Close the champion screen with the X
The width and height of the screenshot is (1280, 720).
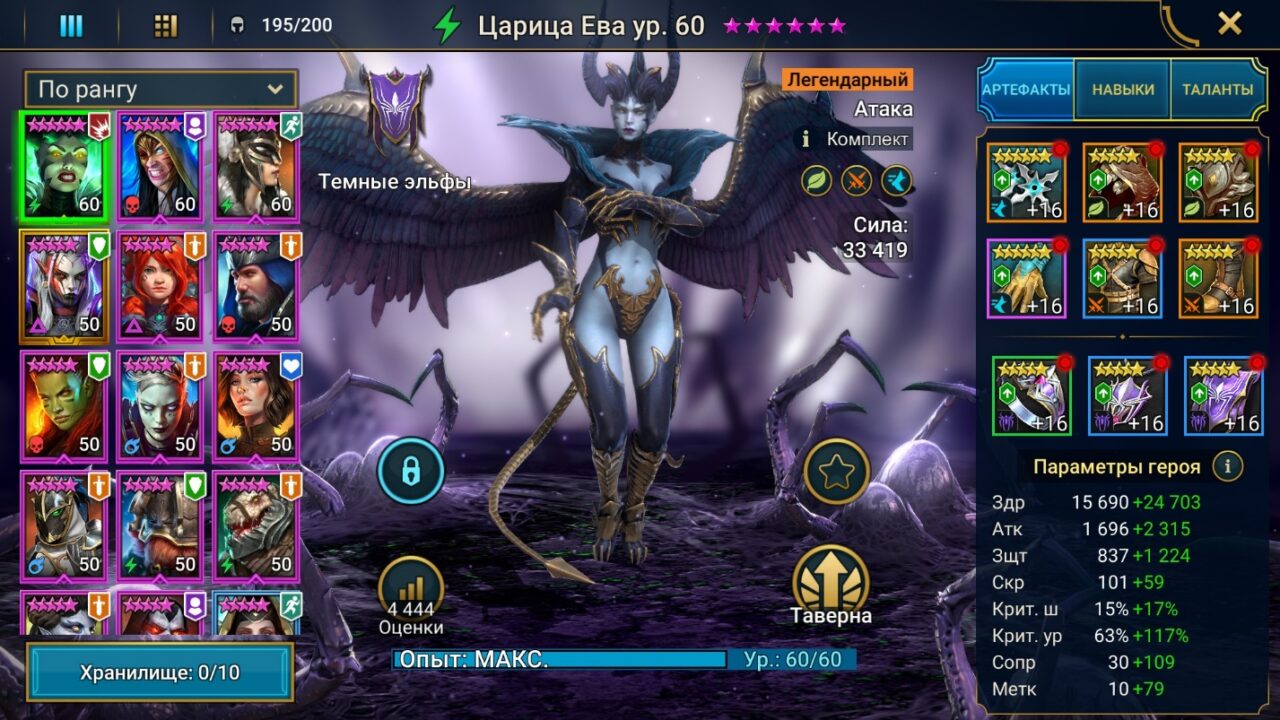click(x=1229, y=23)
